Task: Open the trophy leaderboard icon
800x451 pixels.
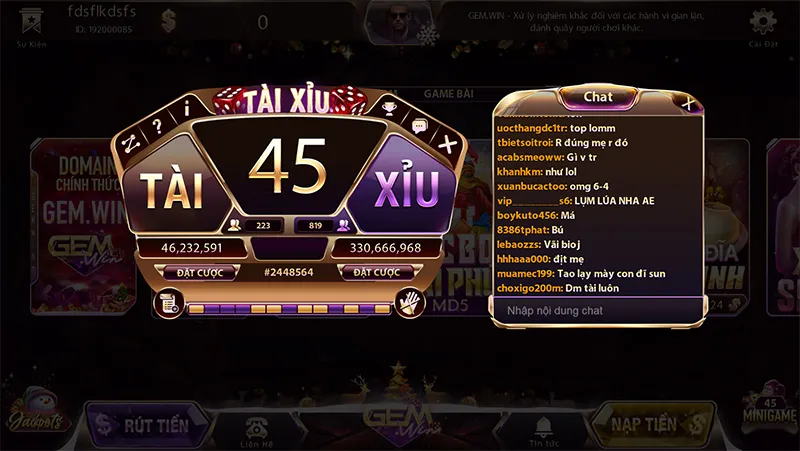Action: click(390, 107)
